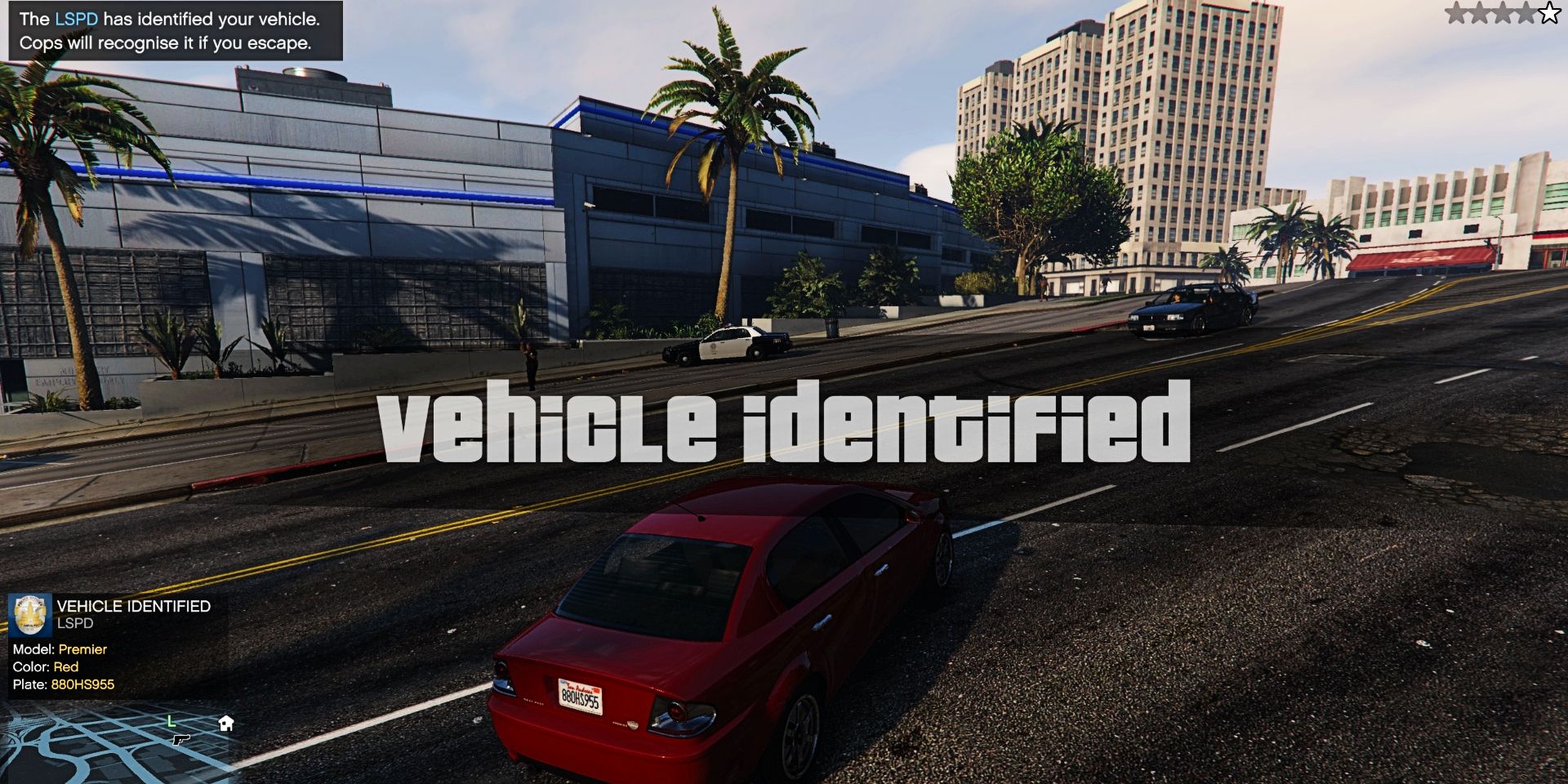Select the fourth grey wanted star
Image resolution: width=1568 pixels, height=784 pixels.
[x=1526, y=12]
